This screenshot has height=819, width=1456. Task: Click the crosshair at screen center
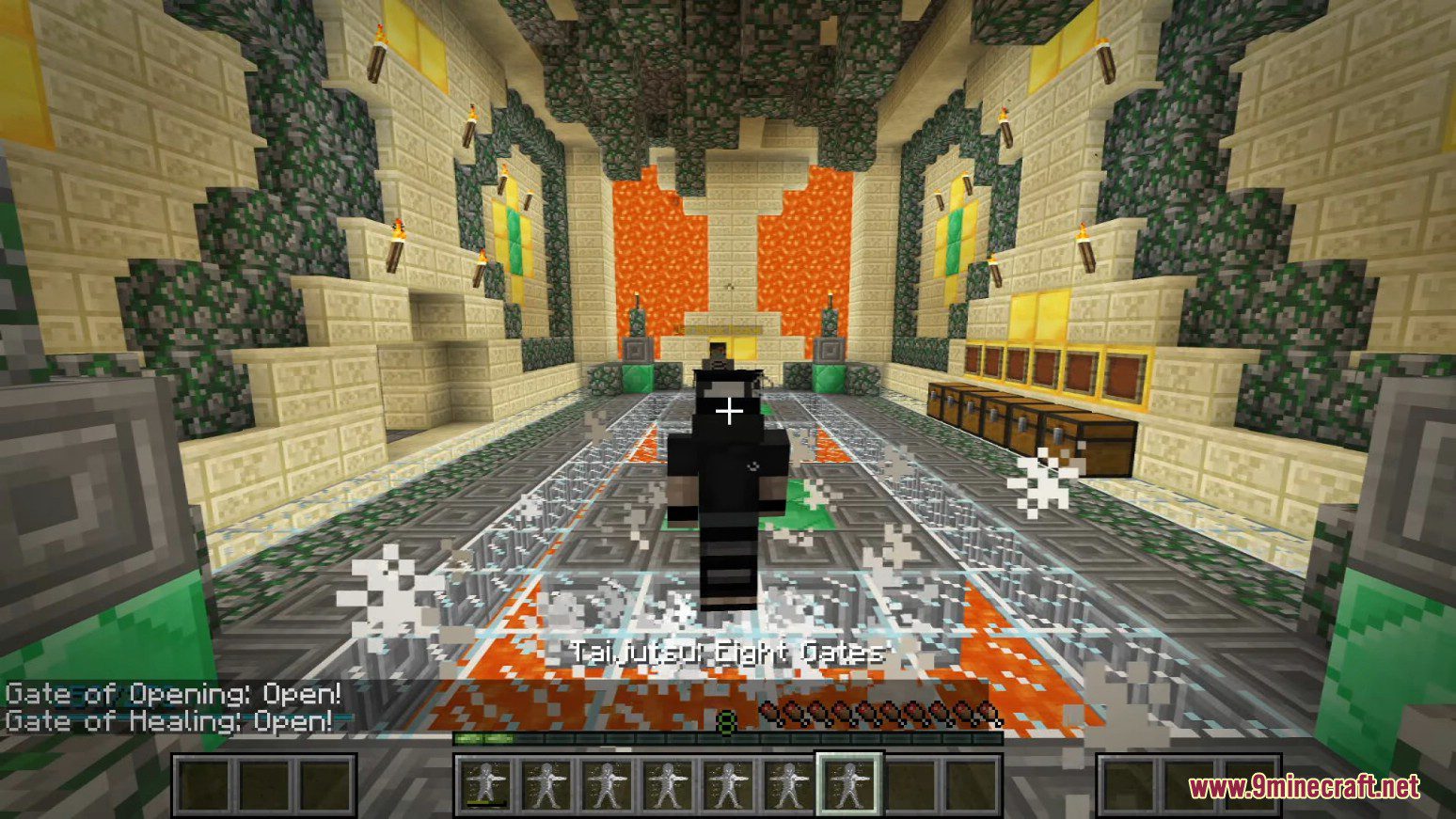[729, 410]
